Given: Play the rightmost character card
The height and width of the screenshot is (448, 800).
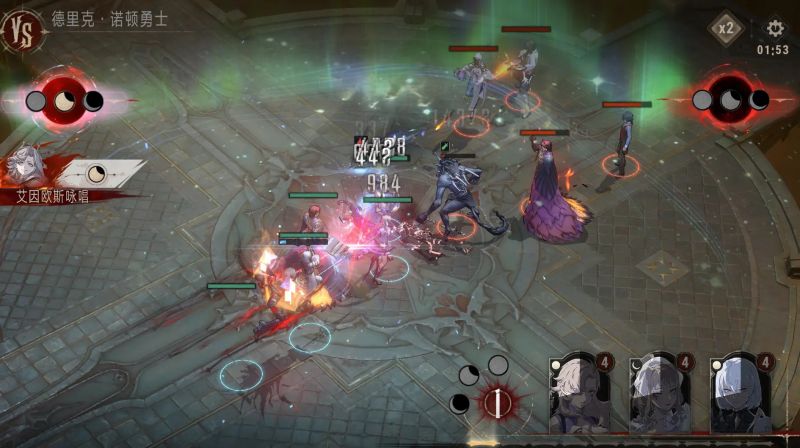Looking at the screenshot, I should 741,394.
